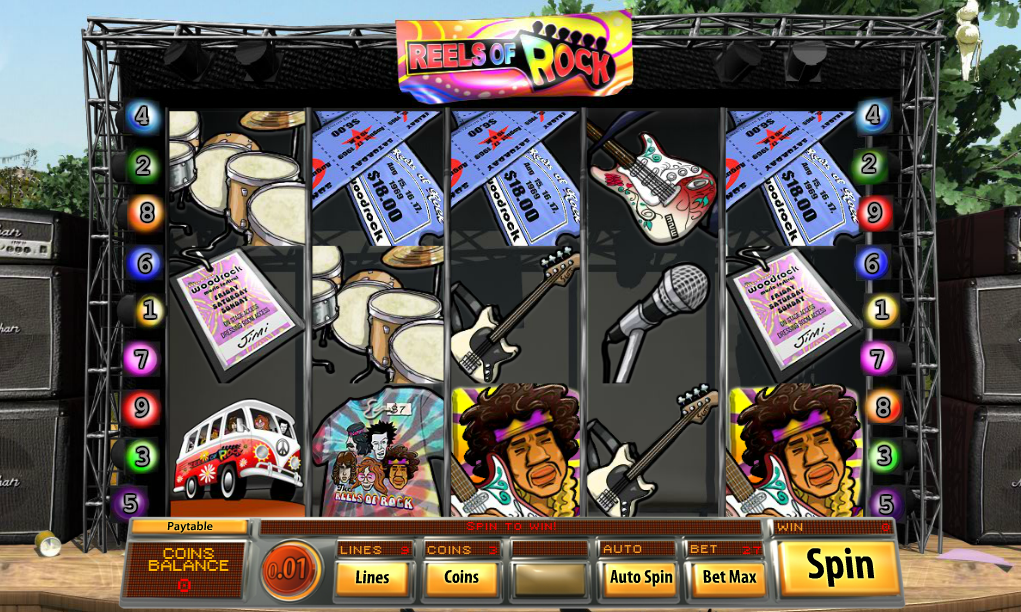This screenshot has height=612, width=1021.
Task: Choose Bet Max
Action: 729,577
